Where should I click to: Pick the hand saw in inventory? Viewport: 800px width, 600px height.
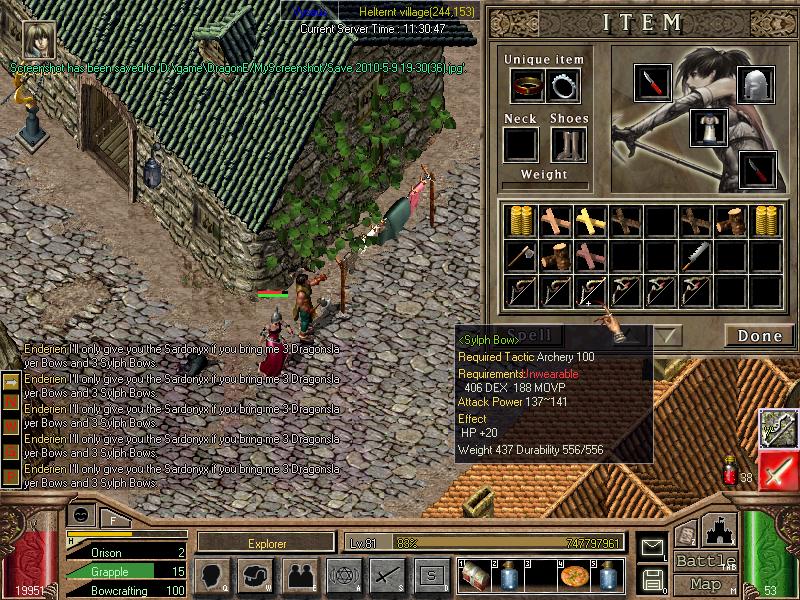pyautogui.click(x=698, y=256)
